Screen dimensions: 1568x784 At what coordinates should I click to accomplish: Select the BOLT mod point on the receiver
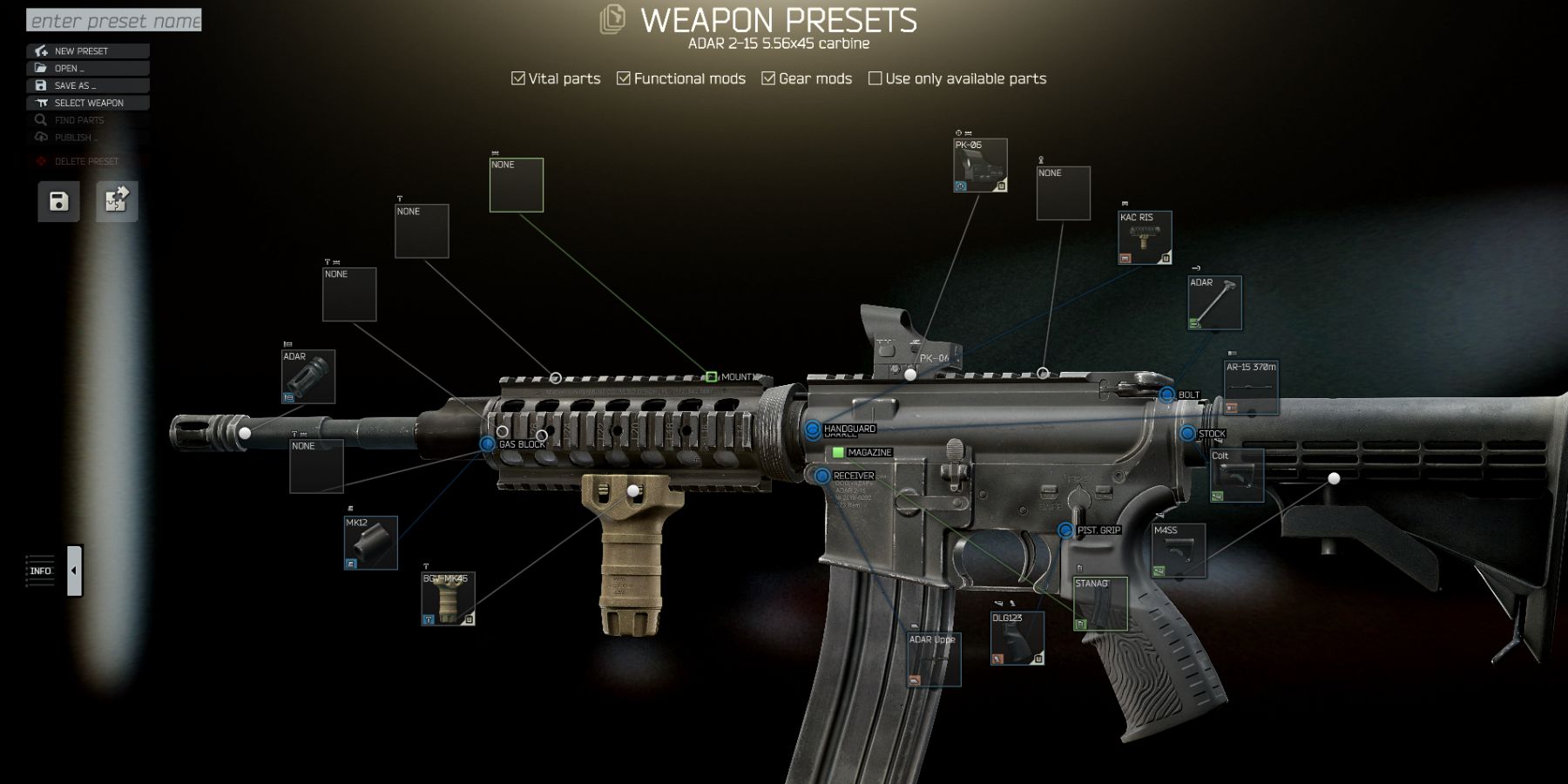[x=1169, y=395]
